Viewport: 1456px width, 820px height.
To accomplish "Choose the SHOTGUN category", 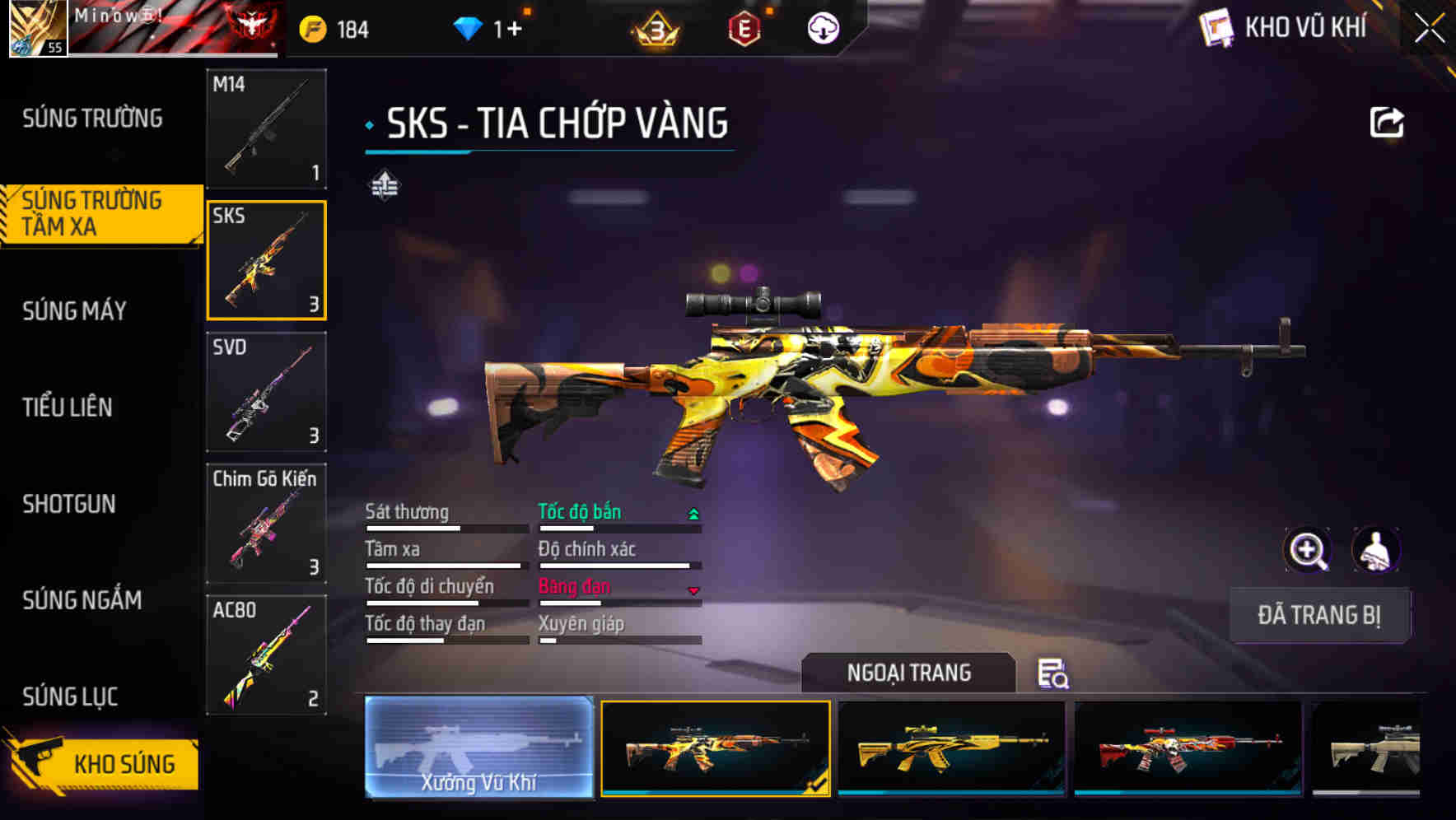I will [69, 504].
